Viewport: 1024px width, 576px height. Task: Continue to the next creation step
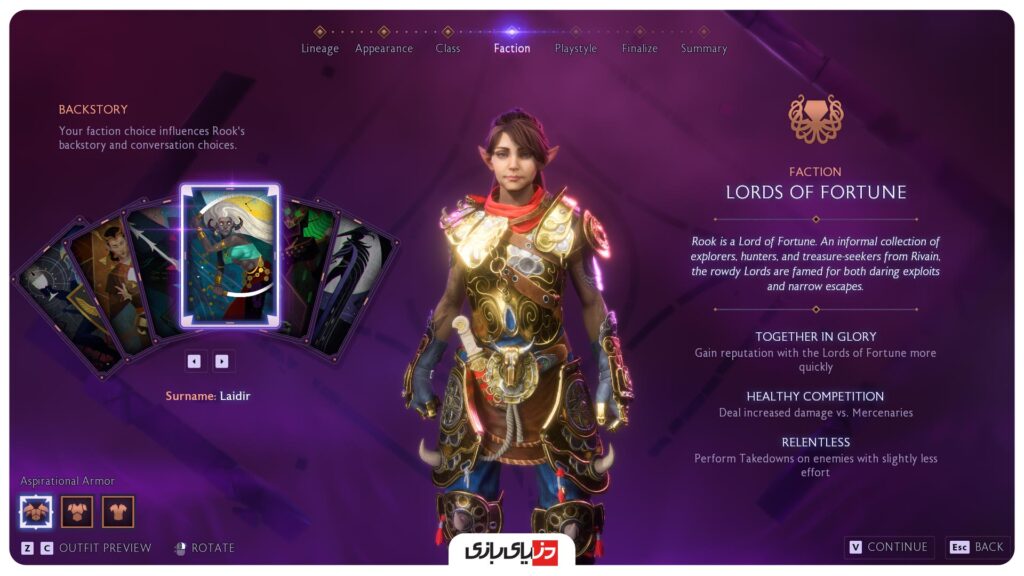889,547
